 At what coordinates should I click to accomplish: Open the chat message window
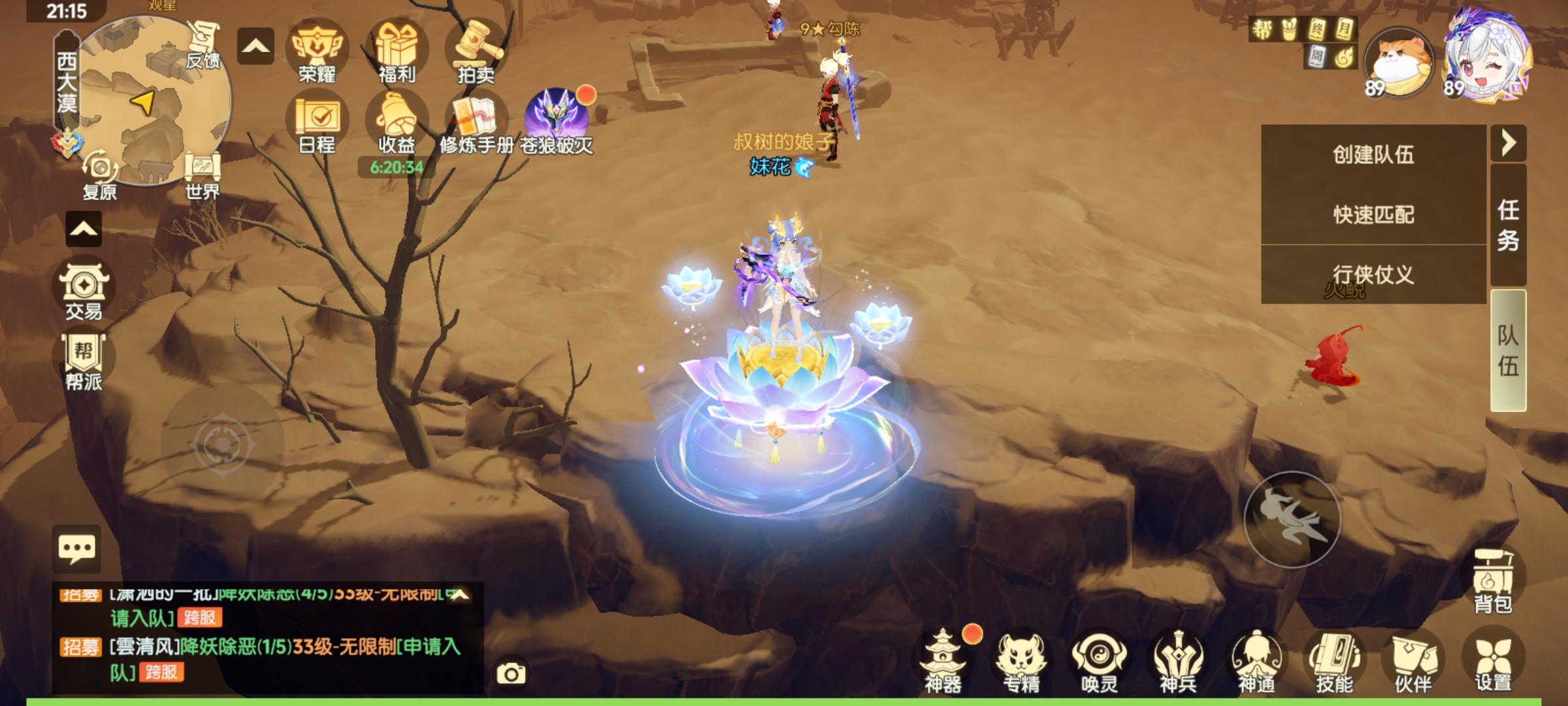(x=78, y=549)
